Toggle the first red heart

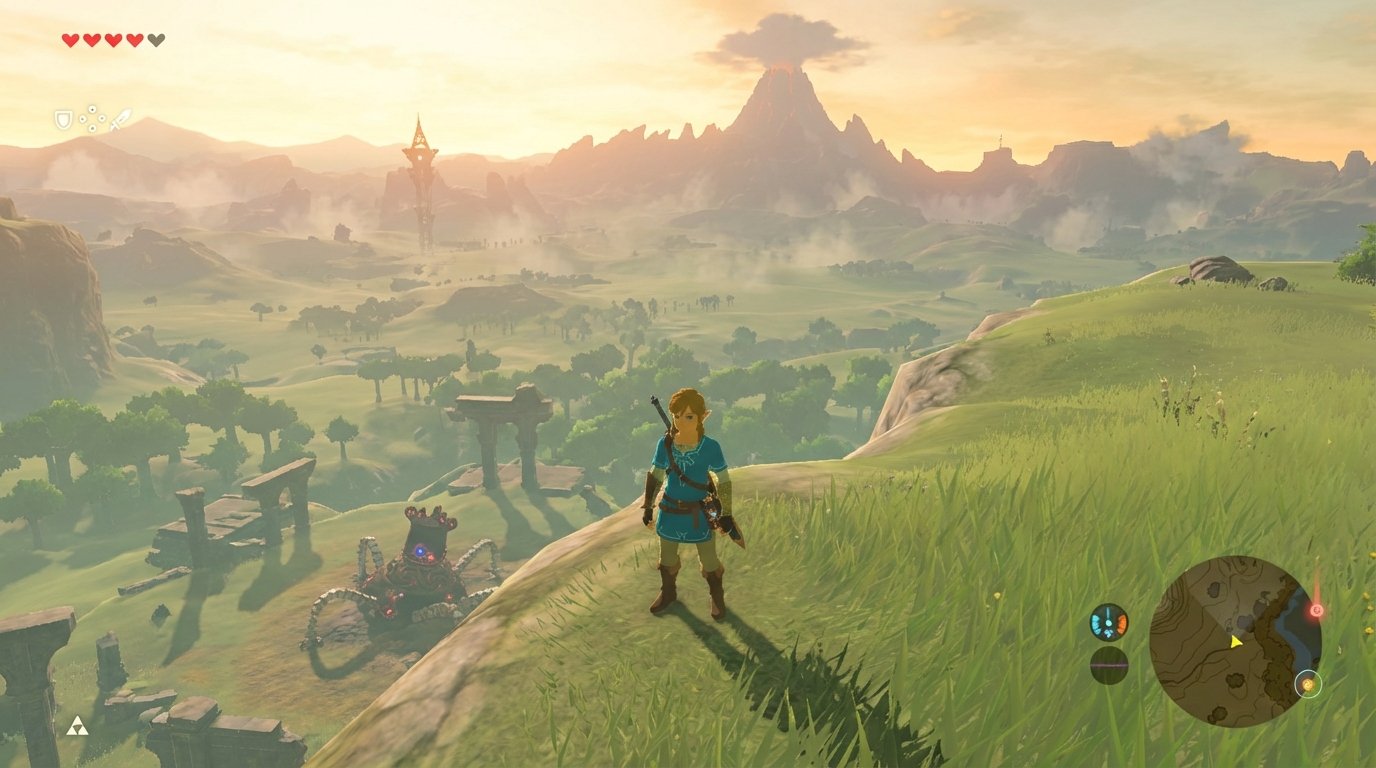click(70, 40)
